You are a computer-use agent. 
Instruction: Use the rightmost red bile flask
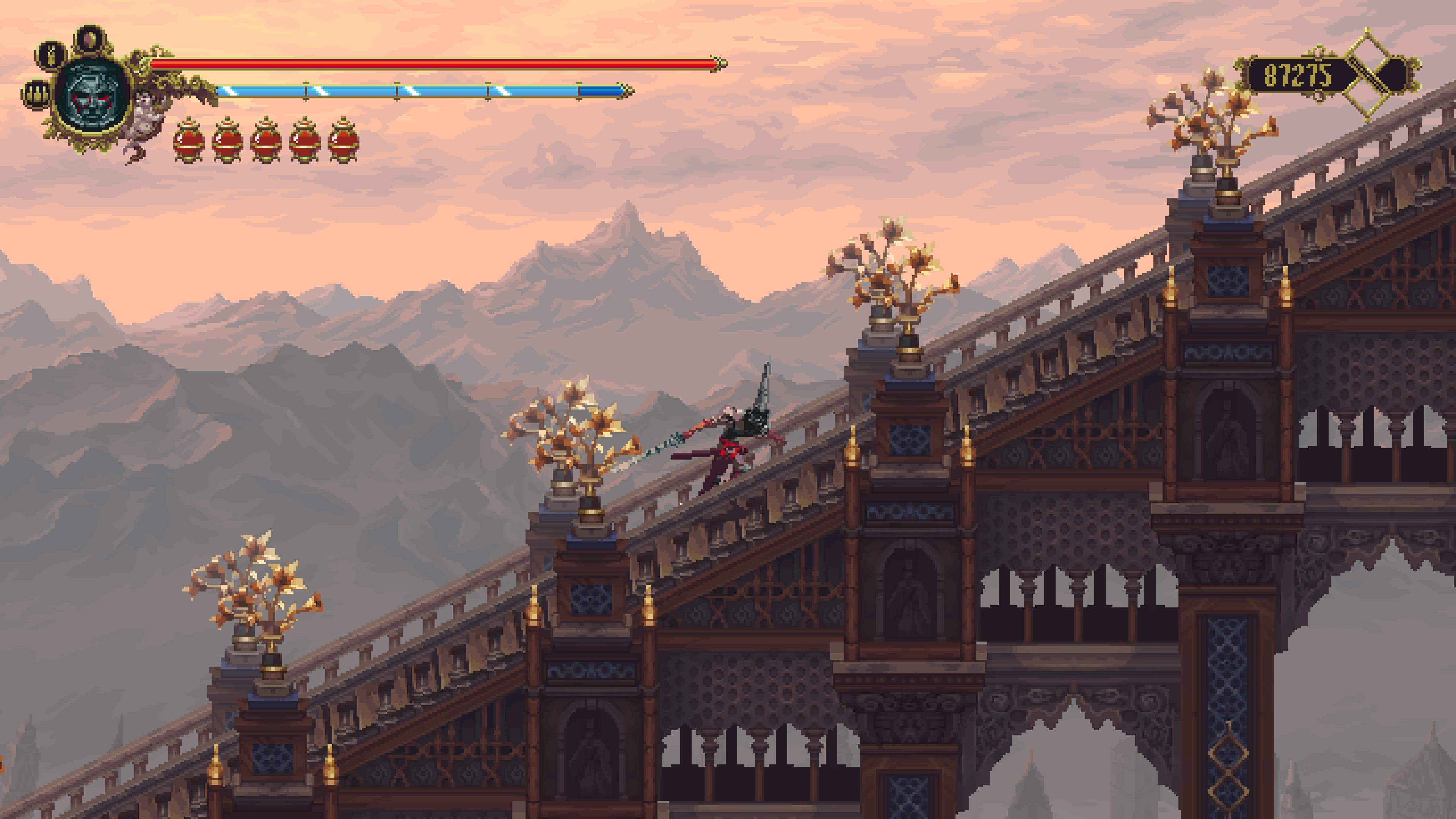point(343,141)
